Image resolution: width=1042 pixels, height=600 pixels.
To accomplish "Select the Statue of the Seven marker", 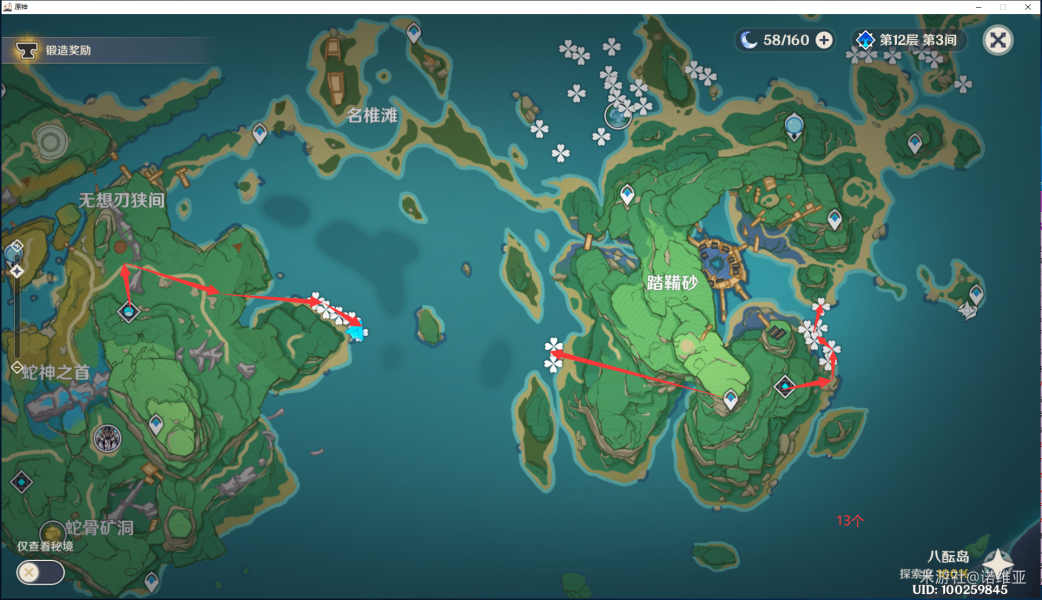I will point(107,437).
